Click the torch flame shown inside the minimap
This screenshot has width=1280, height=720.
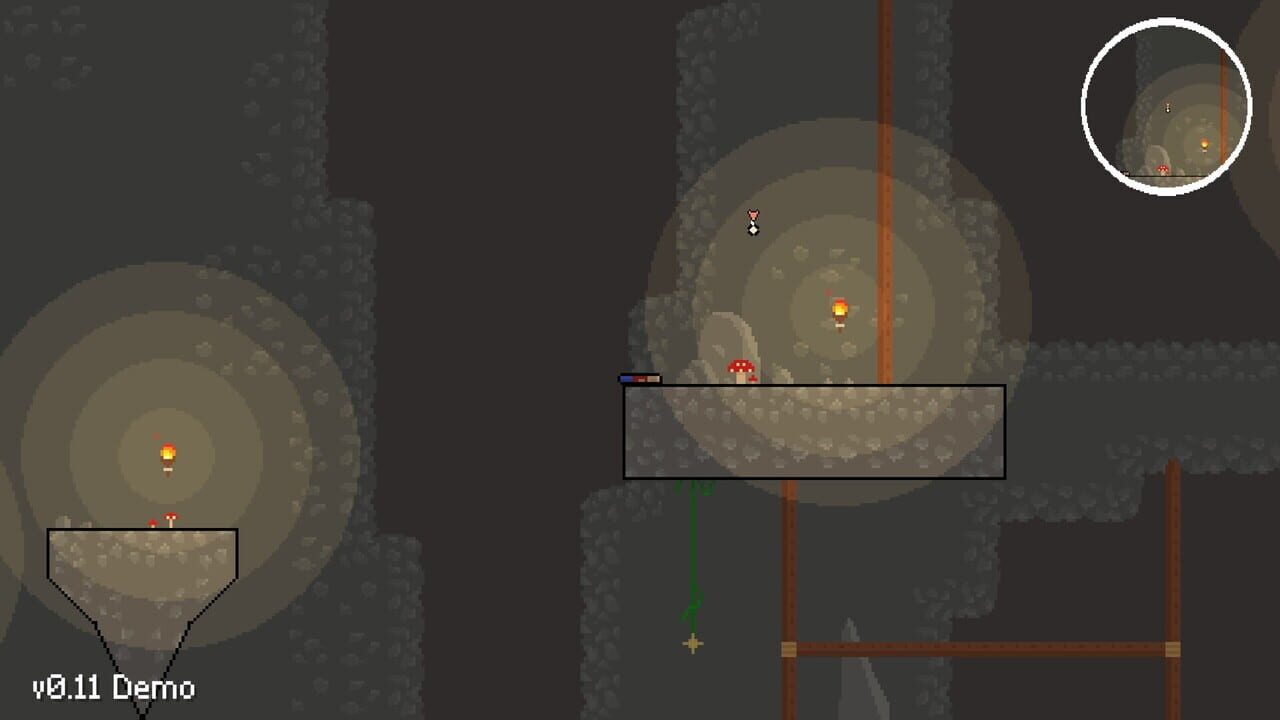point(1203,145)
